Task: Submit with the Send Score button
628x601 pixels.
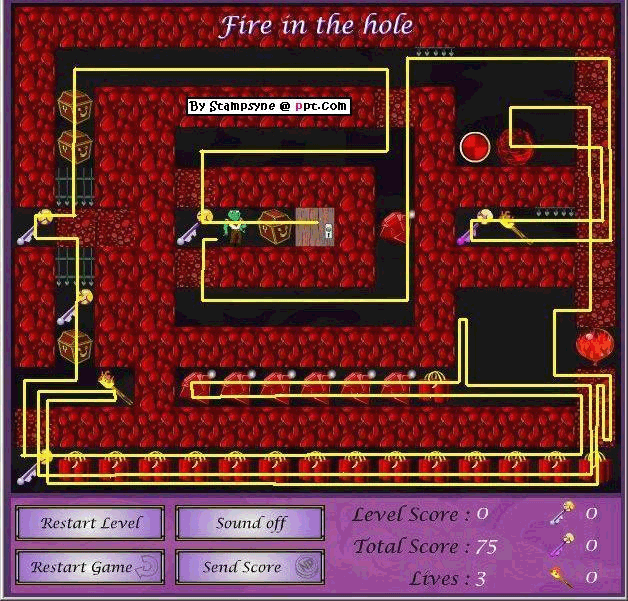Action: coord(250,567)
